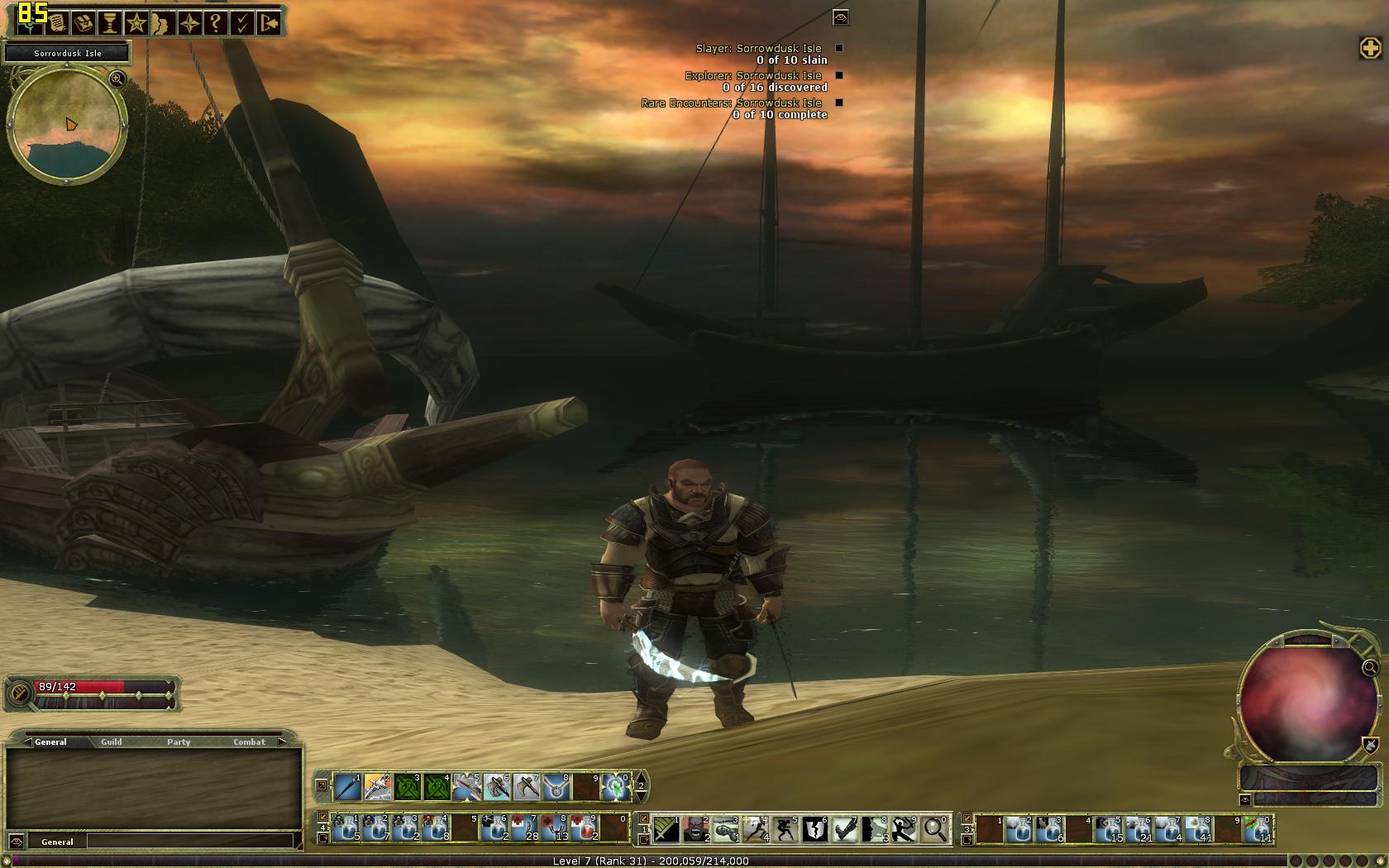The width and height of the screenshot is (1389, 868).
Task: Toggle the quest tracker eye icon
Action: (x=841, y=17)
